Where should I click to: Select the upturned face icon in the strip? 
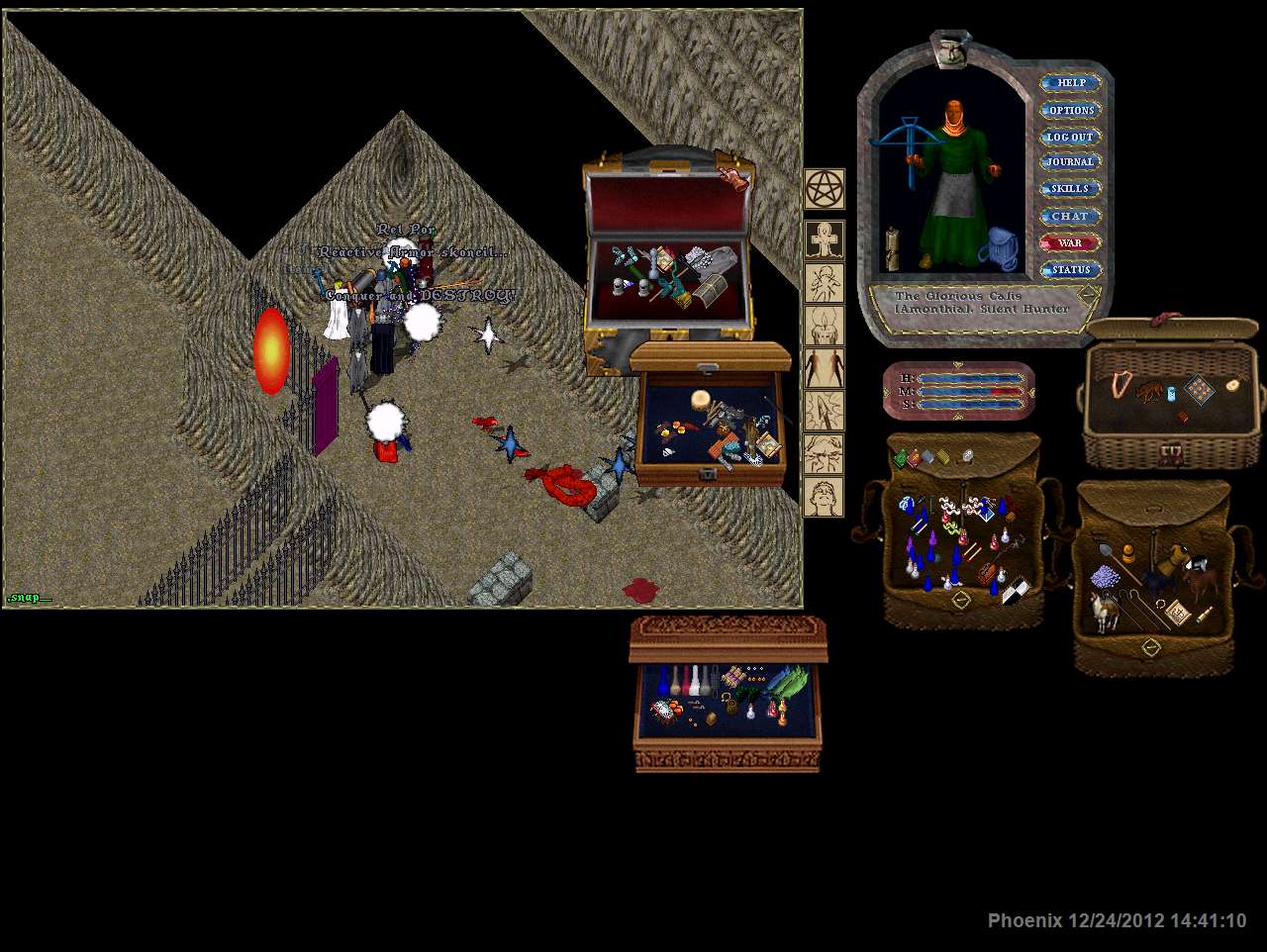(824, 496)
